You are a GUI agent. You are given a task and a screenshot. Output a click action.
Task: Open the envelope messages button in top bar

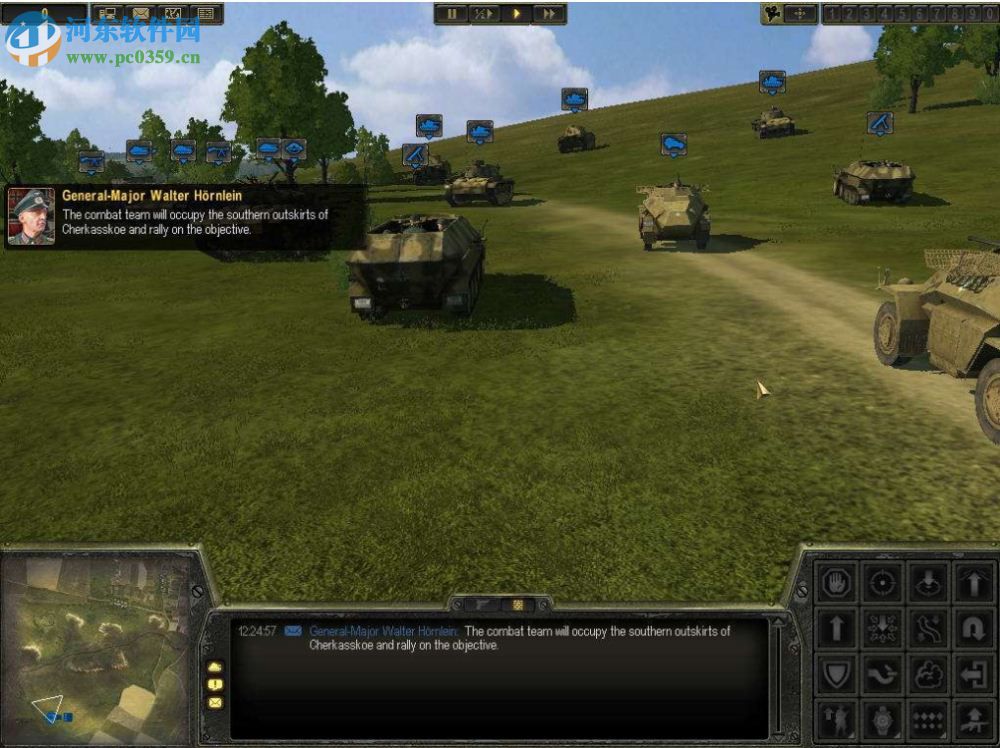(x=141, y=14)
